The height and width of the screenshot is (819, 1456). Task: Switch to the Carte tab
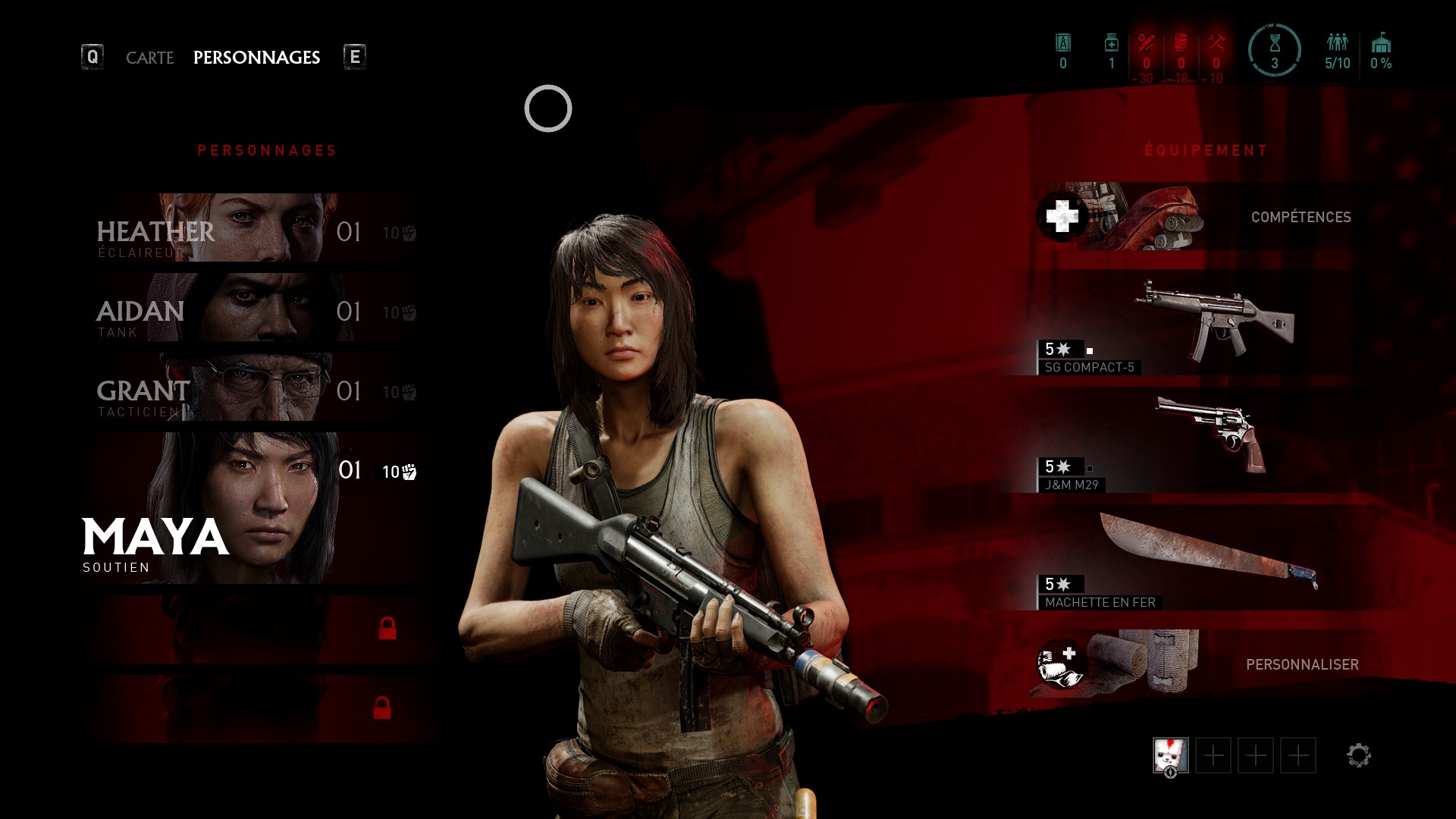[x=149, y=58]
